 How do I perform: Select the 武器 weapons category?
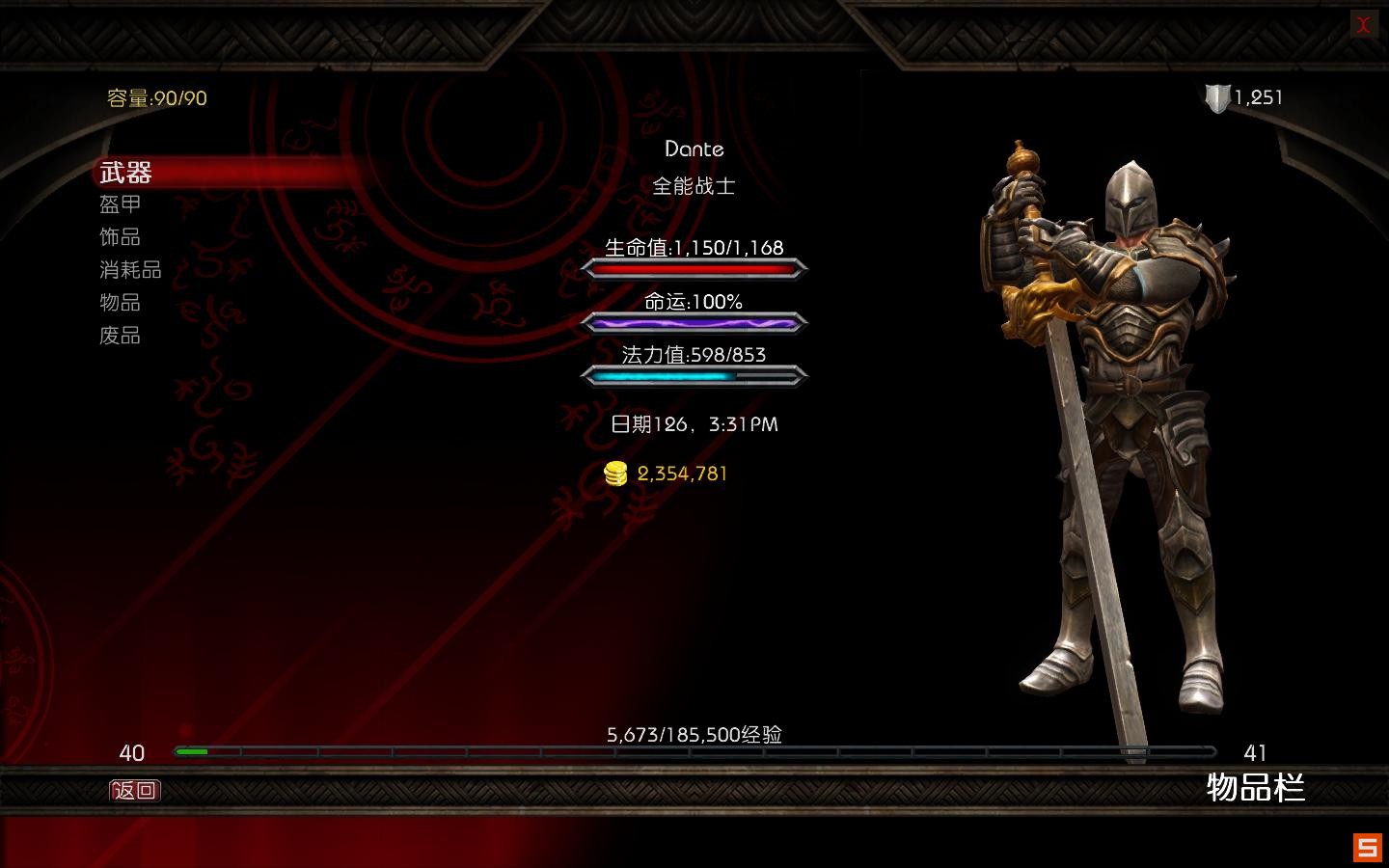[126, 173]
